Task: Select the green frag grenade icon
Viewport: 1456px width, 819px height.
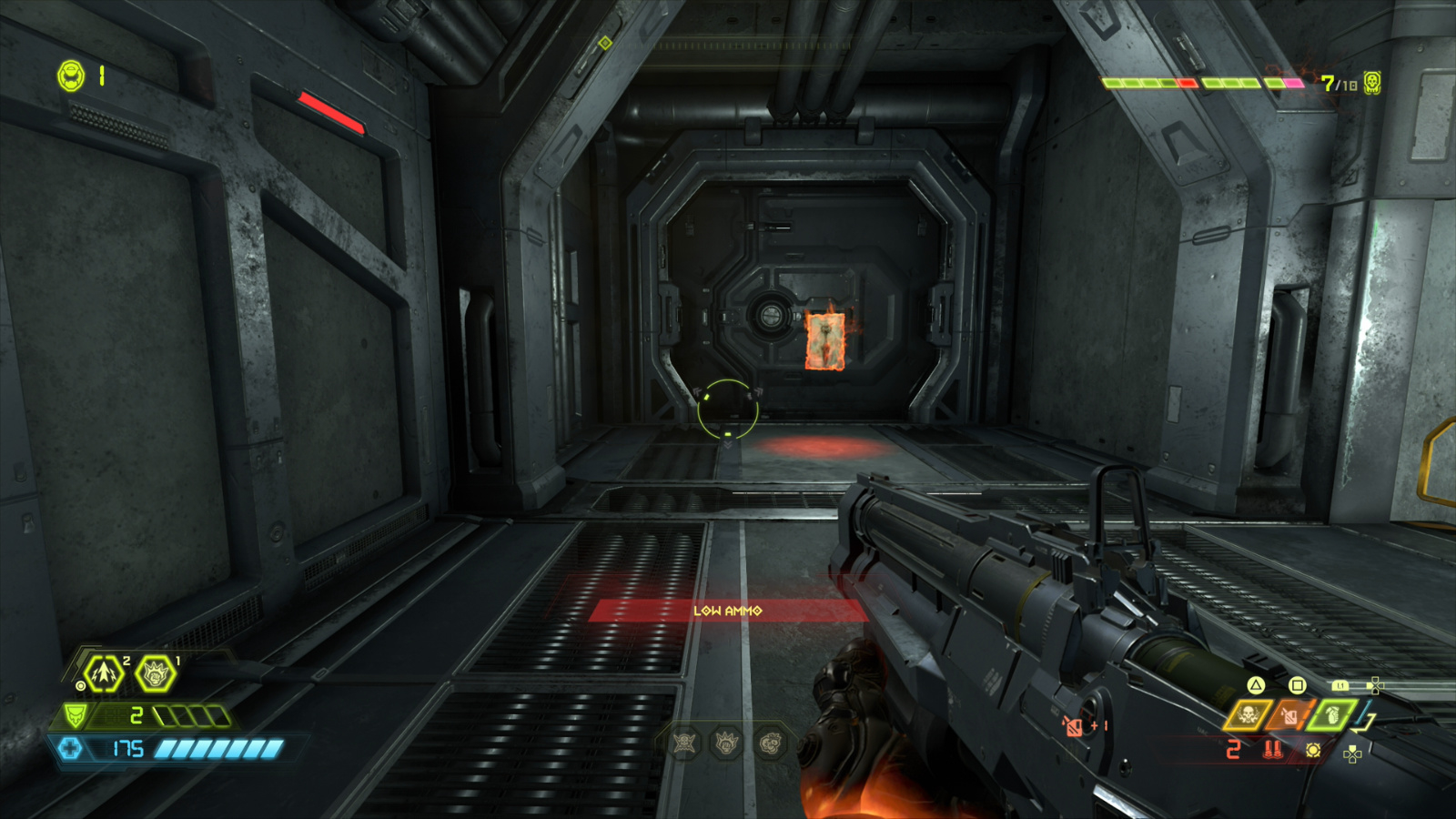Action: pyautogui.click(x=1330, y=715)
